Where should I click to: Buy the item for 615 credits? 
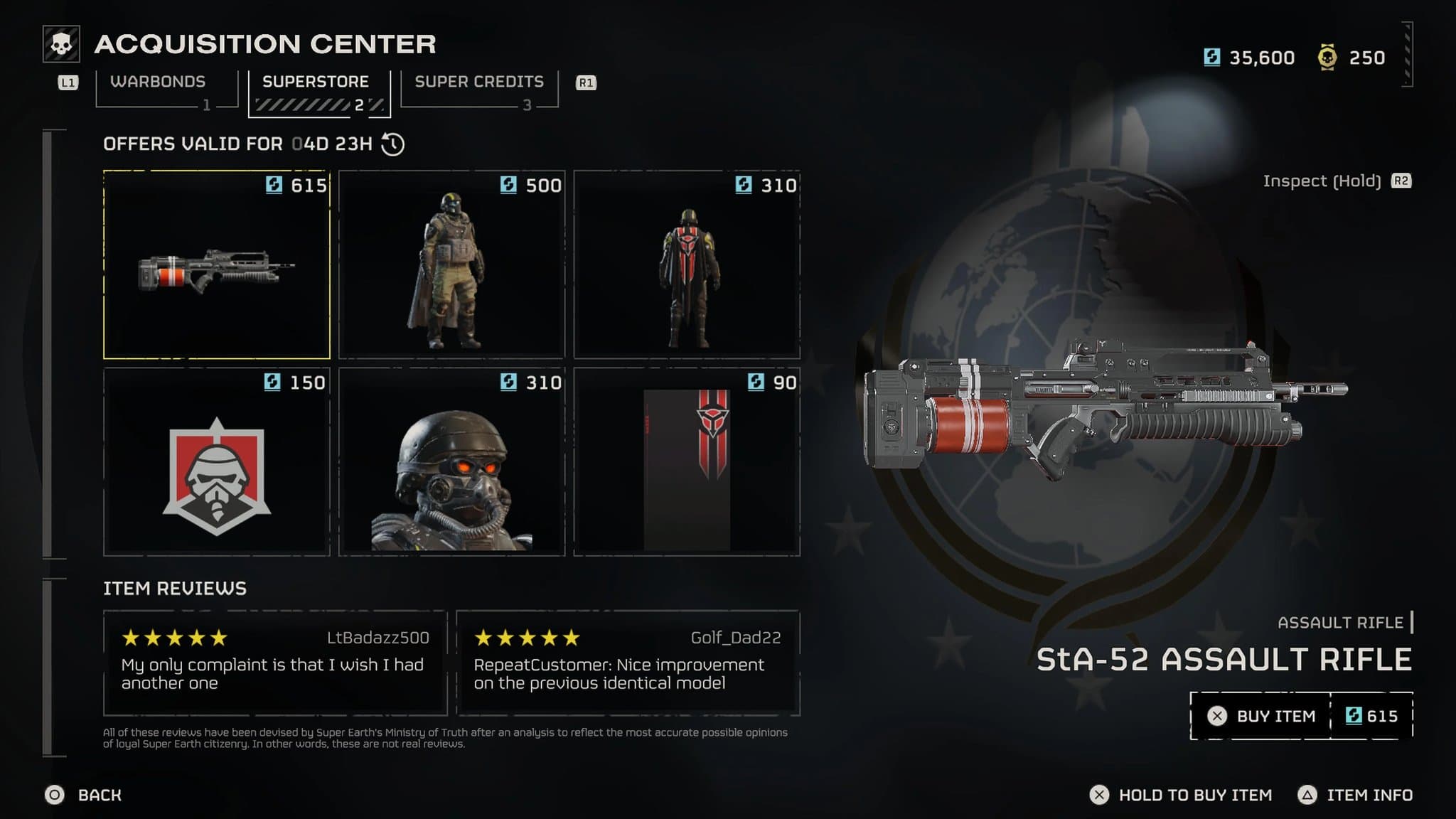click(x=1301, y=716)
